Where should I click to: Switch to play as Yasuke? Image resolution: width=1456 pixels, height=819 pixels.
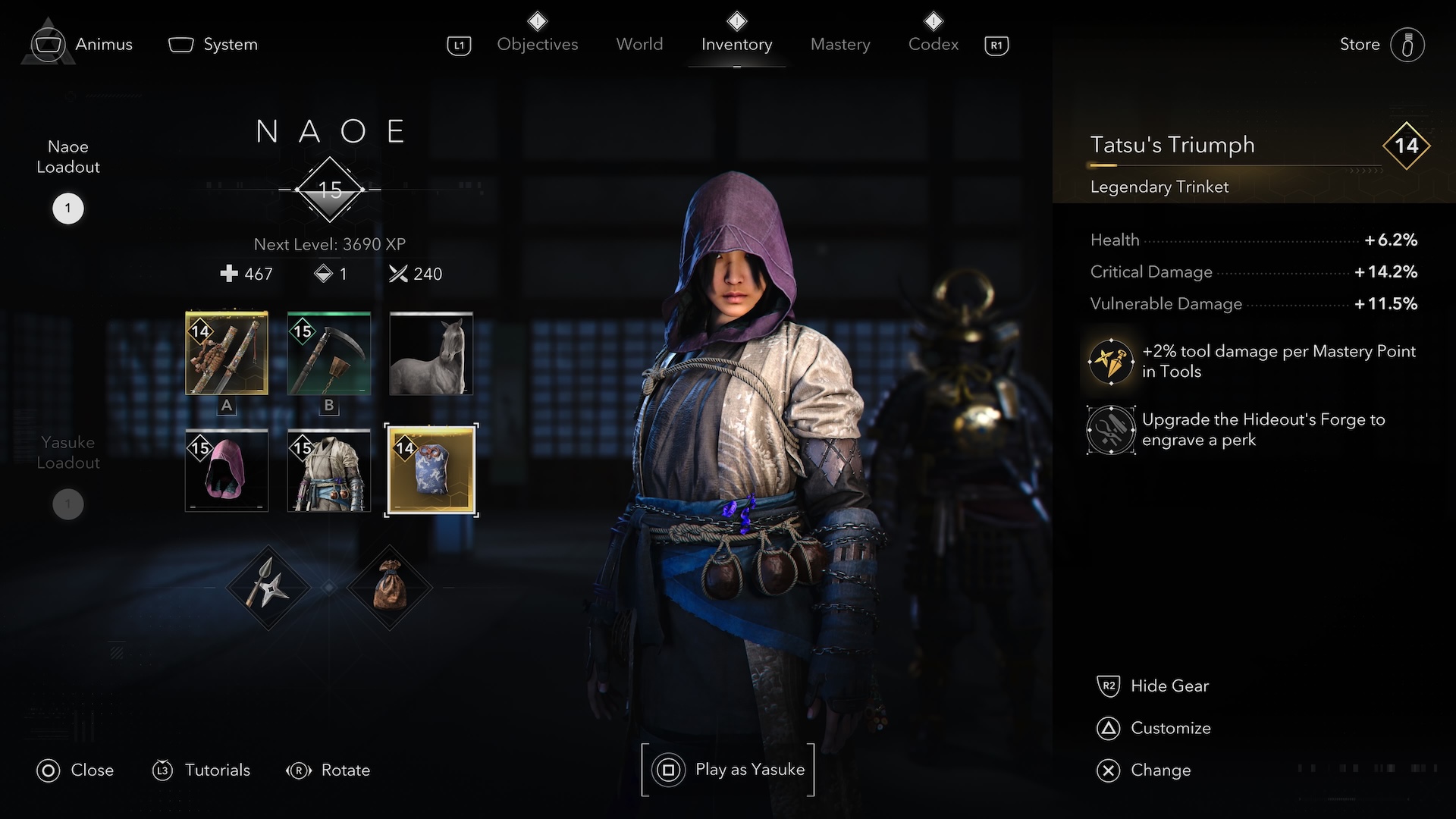point(729,770)
